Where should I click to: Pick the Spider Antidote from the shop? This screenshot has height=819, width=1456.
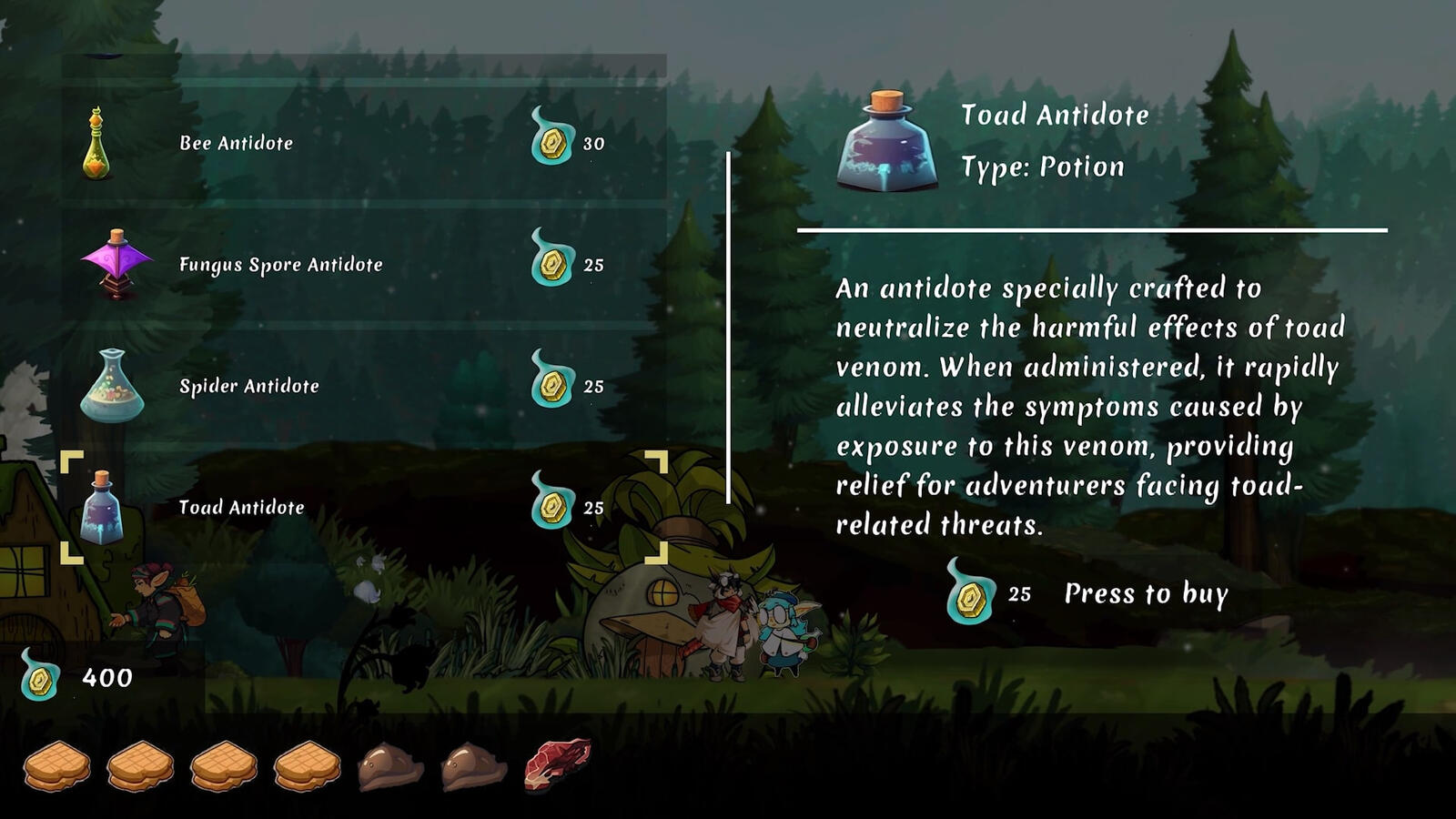364,386
